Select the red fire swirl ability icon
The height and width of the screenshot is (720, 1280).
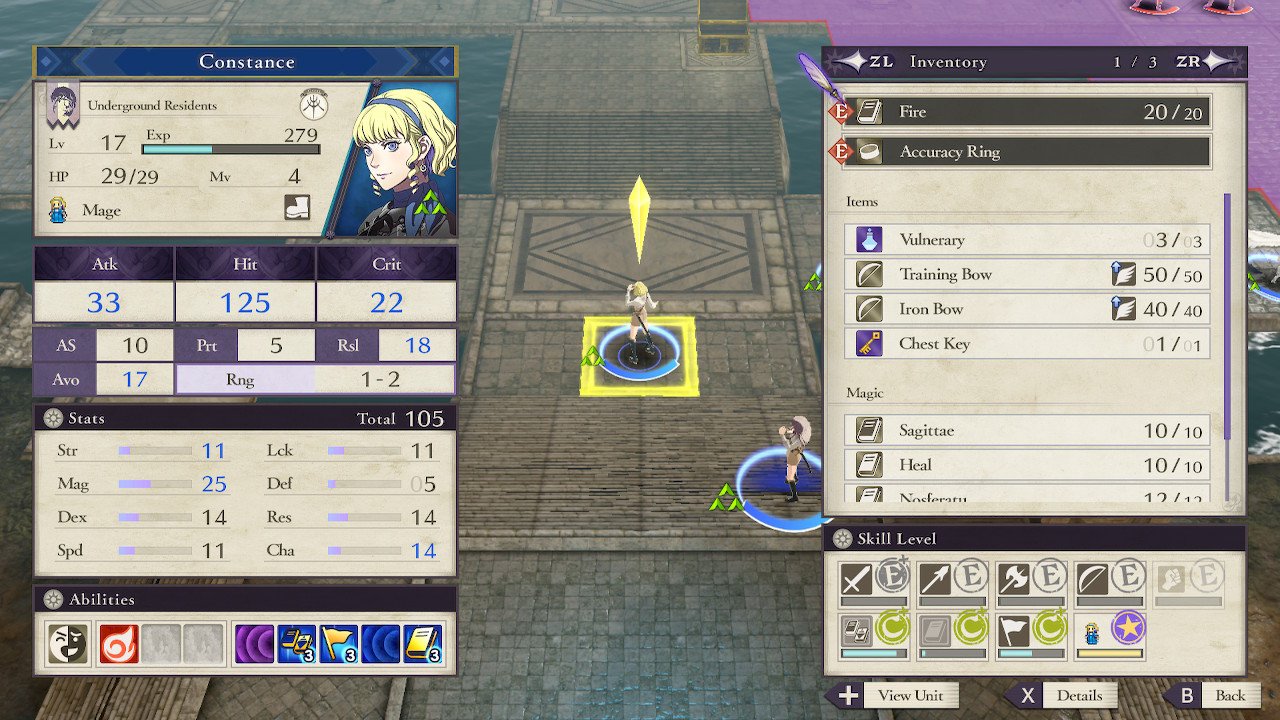point(118,645)
